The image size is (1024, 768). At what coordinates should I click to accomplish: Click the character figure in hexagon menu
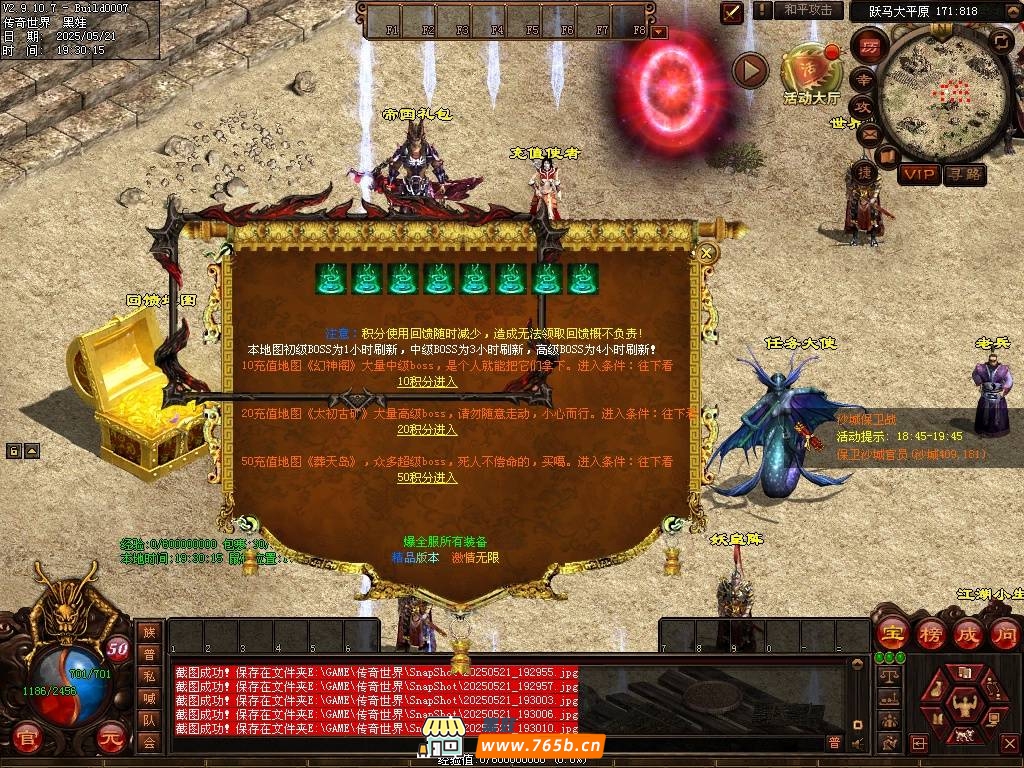(964, 703)
